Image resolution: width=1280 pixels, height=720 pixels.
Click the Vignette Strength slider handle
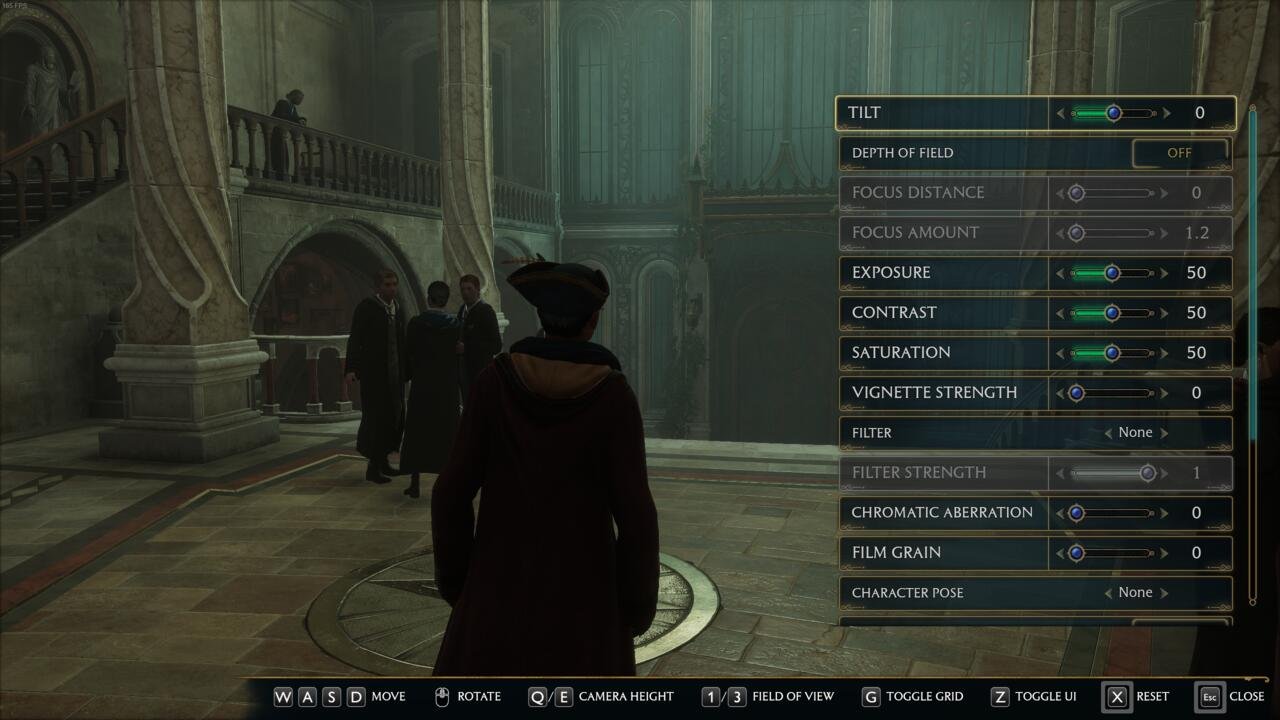(1076, 393)
